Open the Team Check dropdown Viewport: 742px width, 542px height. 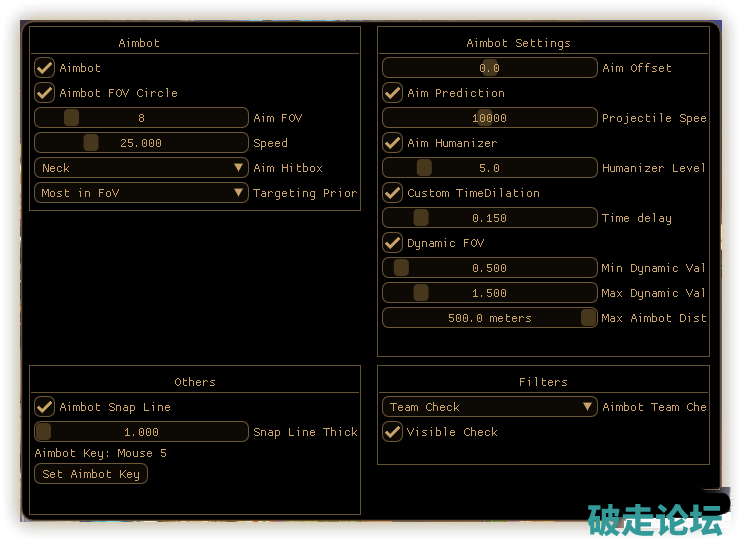[489, 407]
